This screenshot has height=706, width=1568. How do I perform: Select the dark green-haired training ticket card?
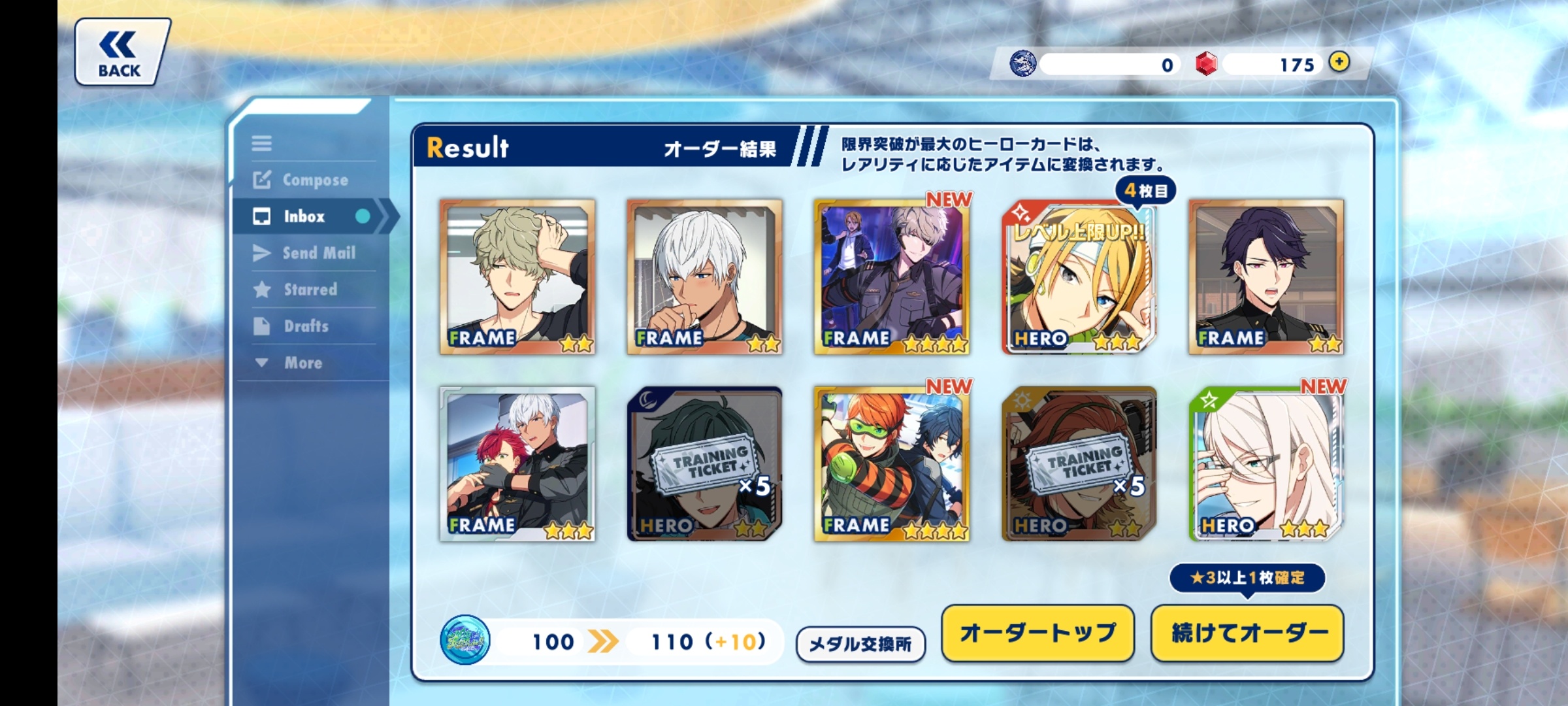(x=704, y=464)
